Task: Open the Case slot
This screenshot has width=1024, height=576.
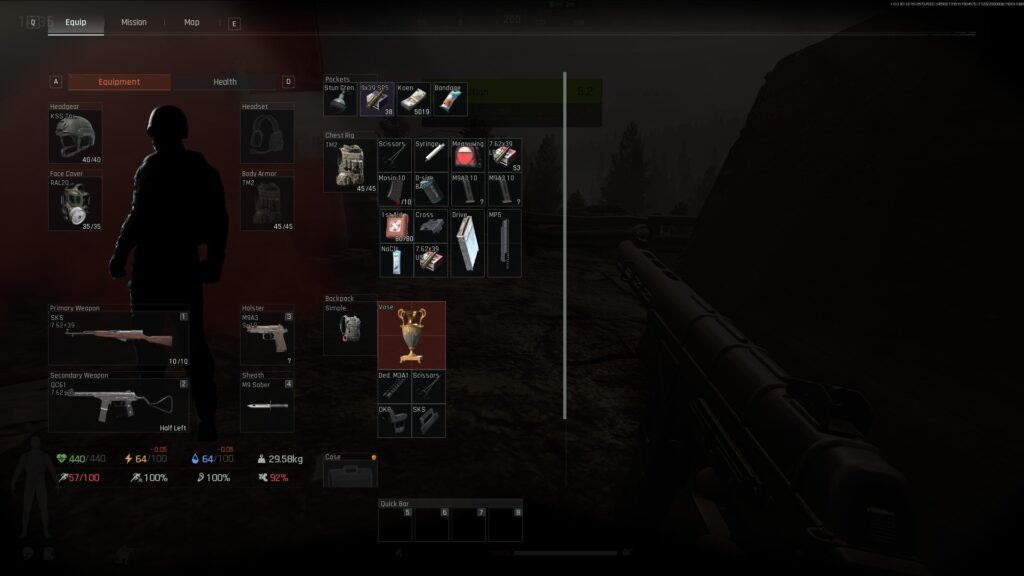Action: pyautogui.click(x=350, y=474)
